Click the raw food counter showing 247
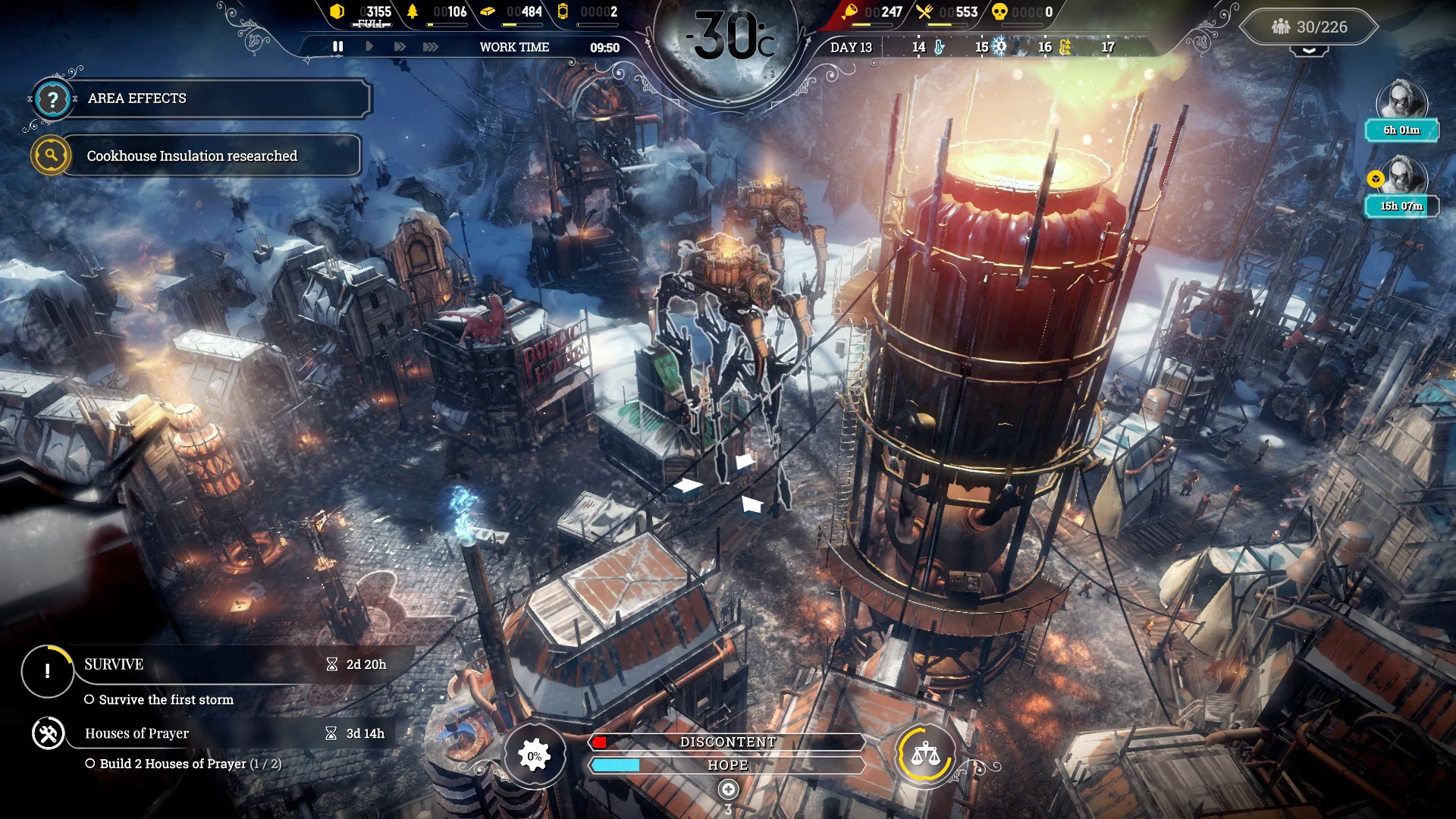 (x=876, y=12)
